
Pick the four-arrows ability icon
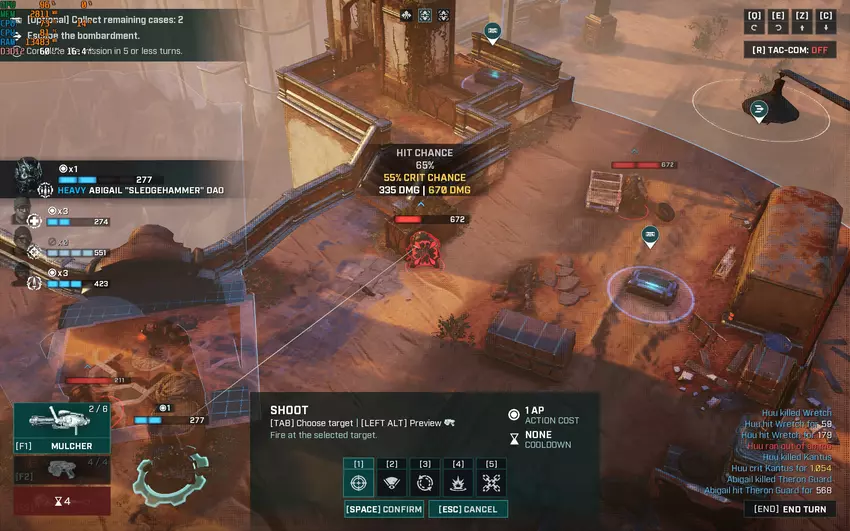[491, 483]
